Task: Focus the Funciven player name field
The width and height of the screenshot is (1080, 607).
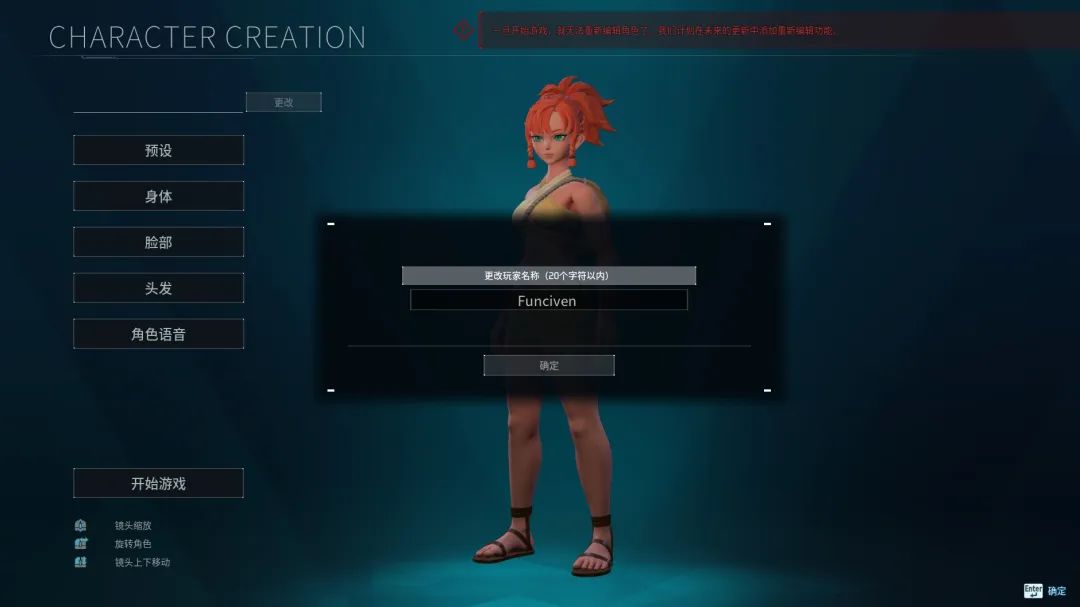Action: (548, 300)
